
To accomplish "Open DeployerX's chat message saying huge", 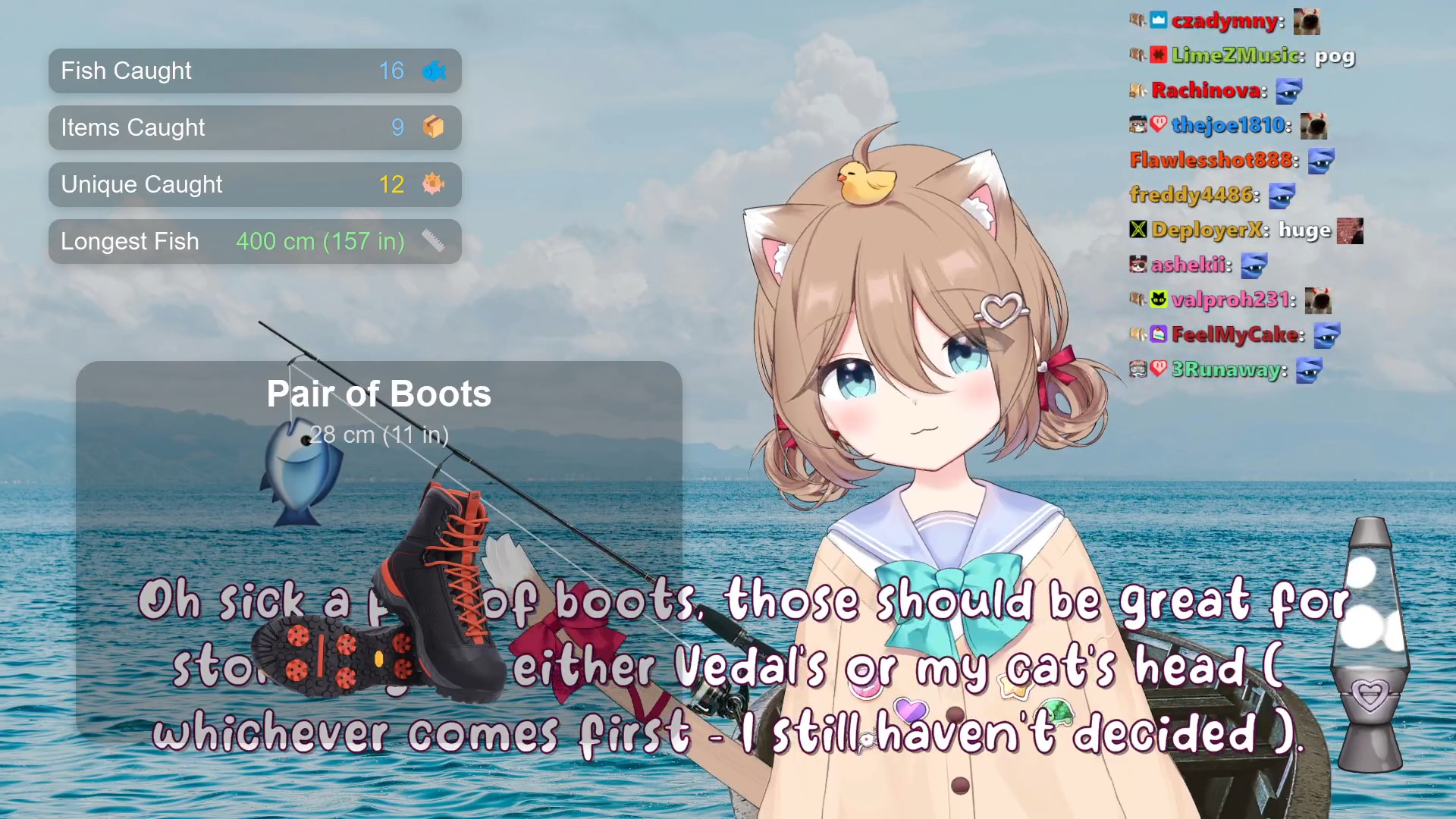I will pyautogui.click(x=1304, y=230).
